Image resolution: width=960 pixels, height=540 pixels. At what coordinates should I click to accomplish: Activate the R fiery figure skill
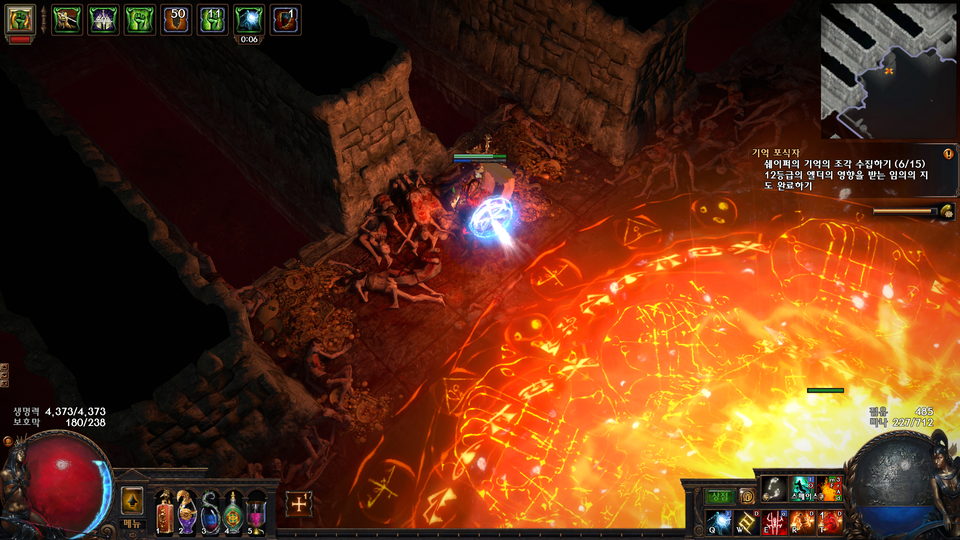click(x=802, y=521)
